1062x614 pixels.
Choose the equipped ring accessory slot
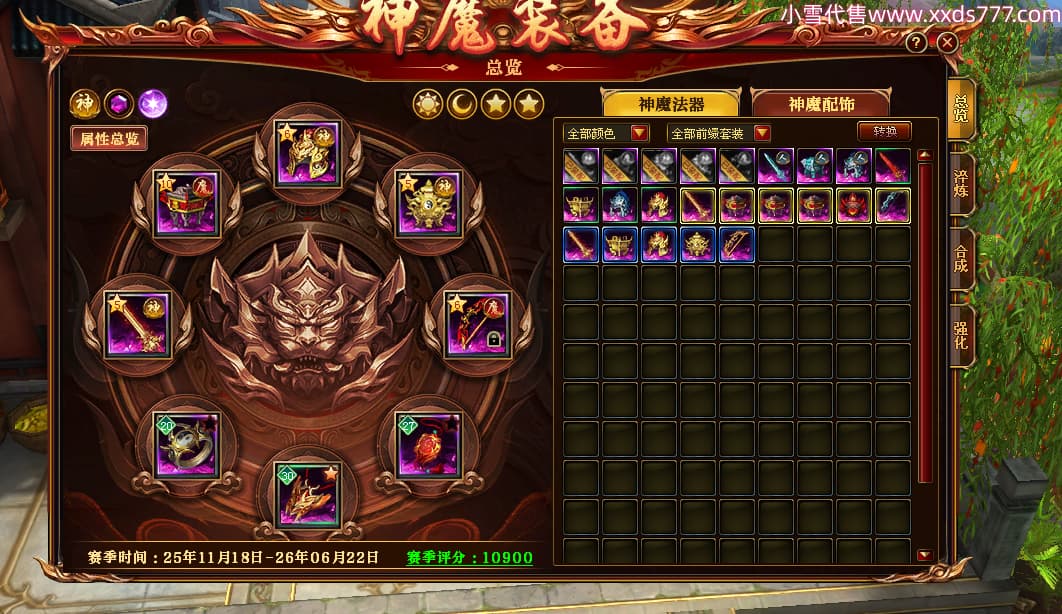187,444
